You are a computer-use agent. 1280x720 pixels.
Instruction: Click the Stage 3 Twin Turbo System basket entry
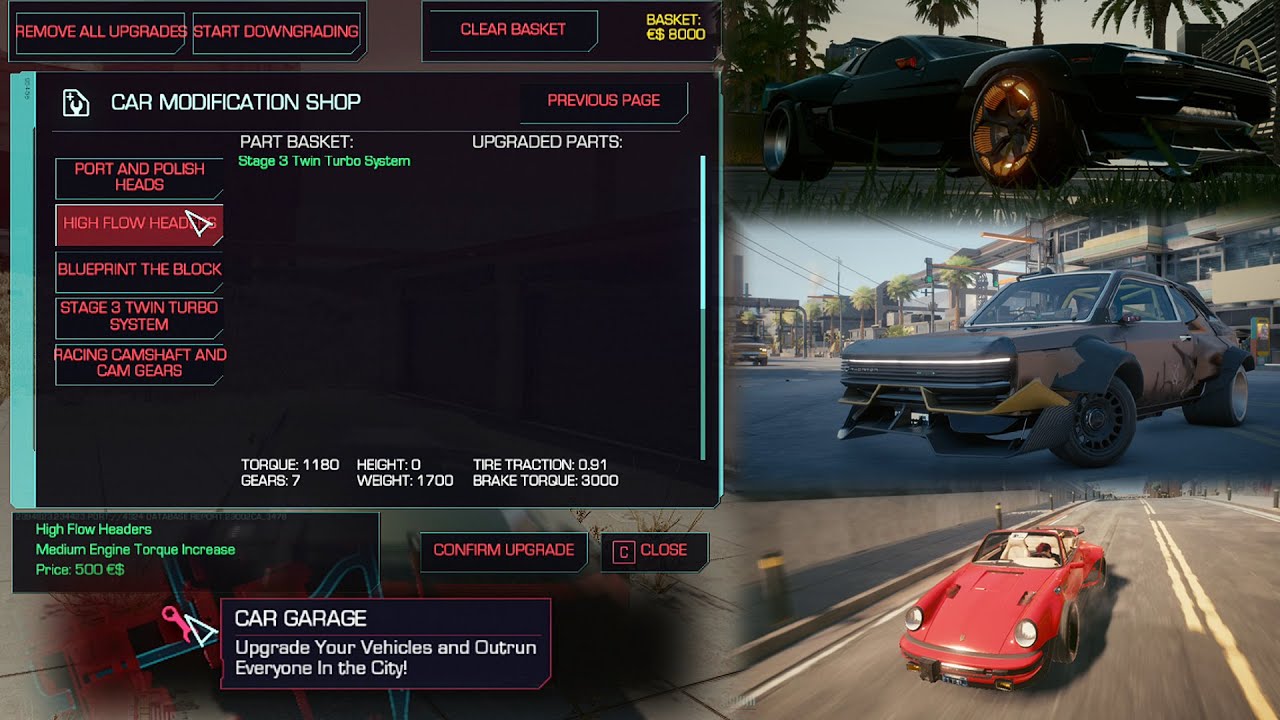[324, 161]
